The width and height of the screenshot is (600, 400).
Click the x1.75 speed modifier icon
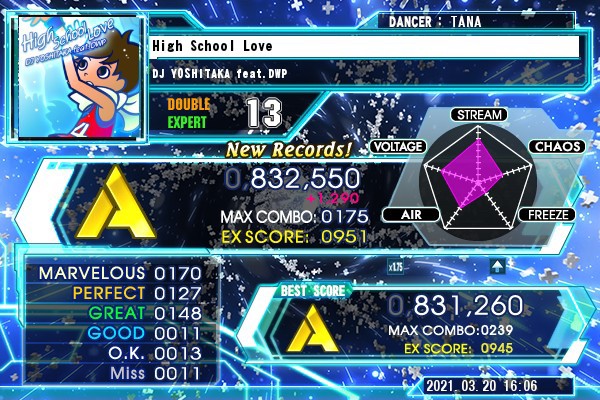tap(396, 266)
